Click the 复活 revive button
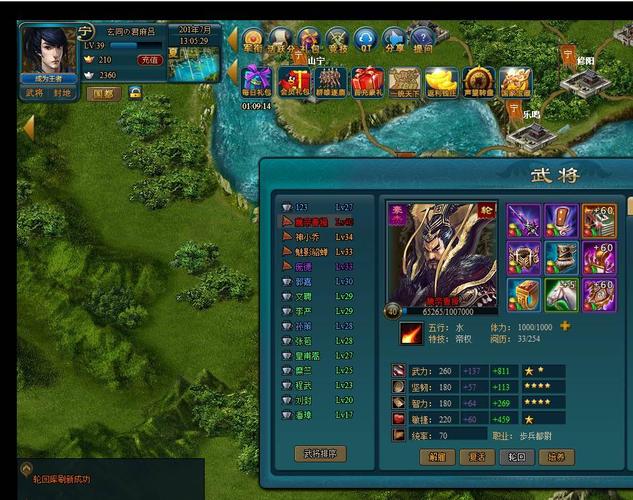The width and height of the screenshot is (633, 500). coord(477,457)
